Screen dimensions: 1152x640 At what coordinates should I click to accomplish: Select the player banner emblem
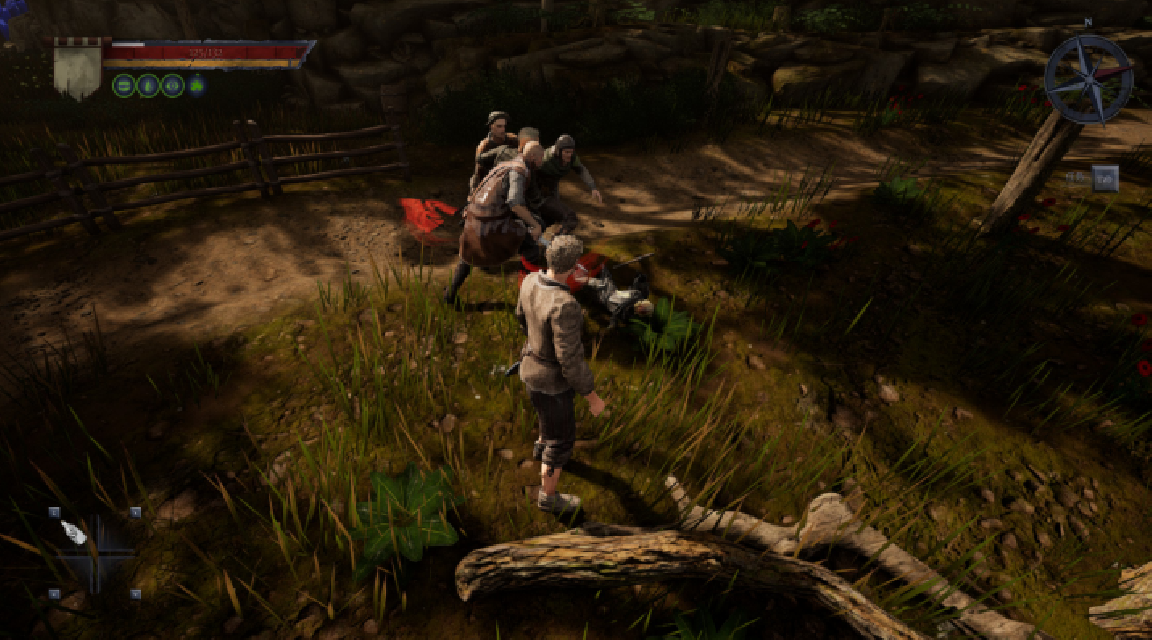tap(77, 67)
